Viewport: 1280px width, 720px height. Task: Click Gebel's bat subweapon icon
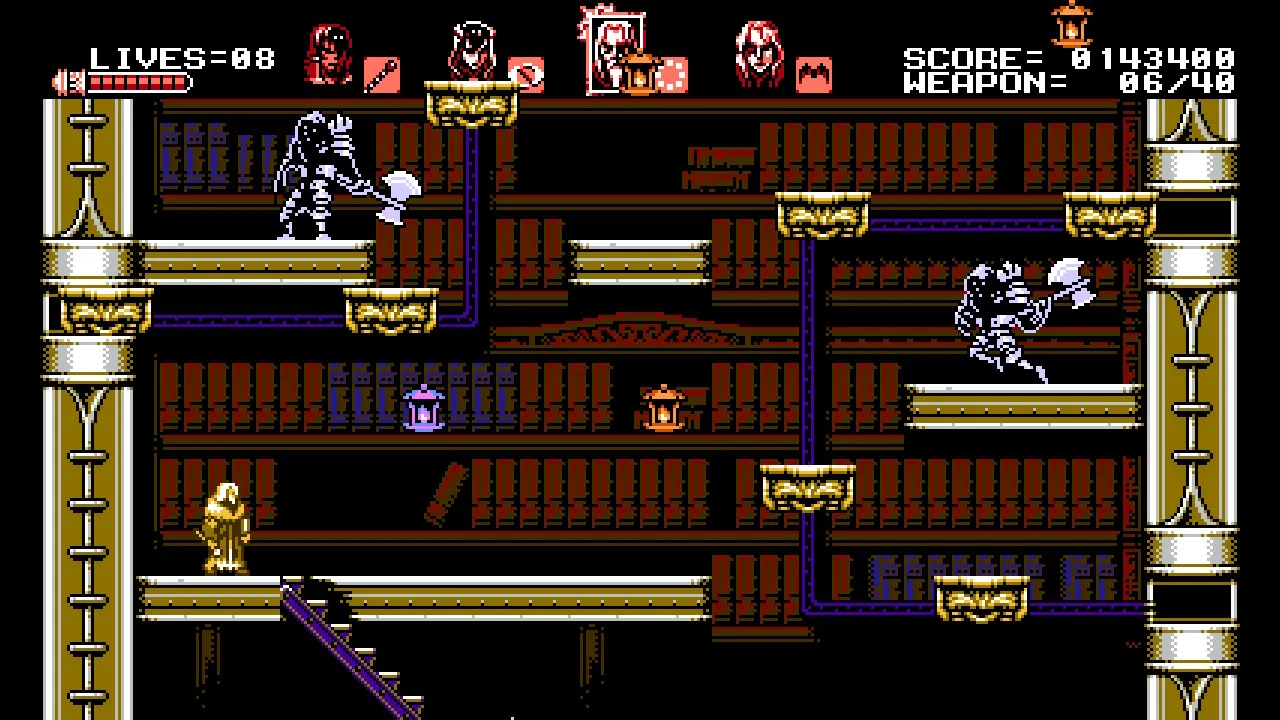(x=814, y=75)
